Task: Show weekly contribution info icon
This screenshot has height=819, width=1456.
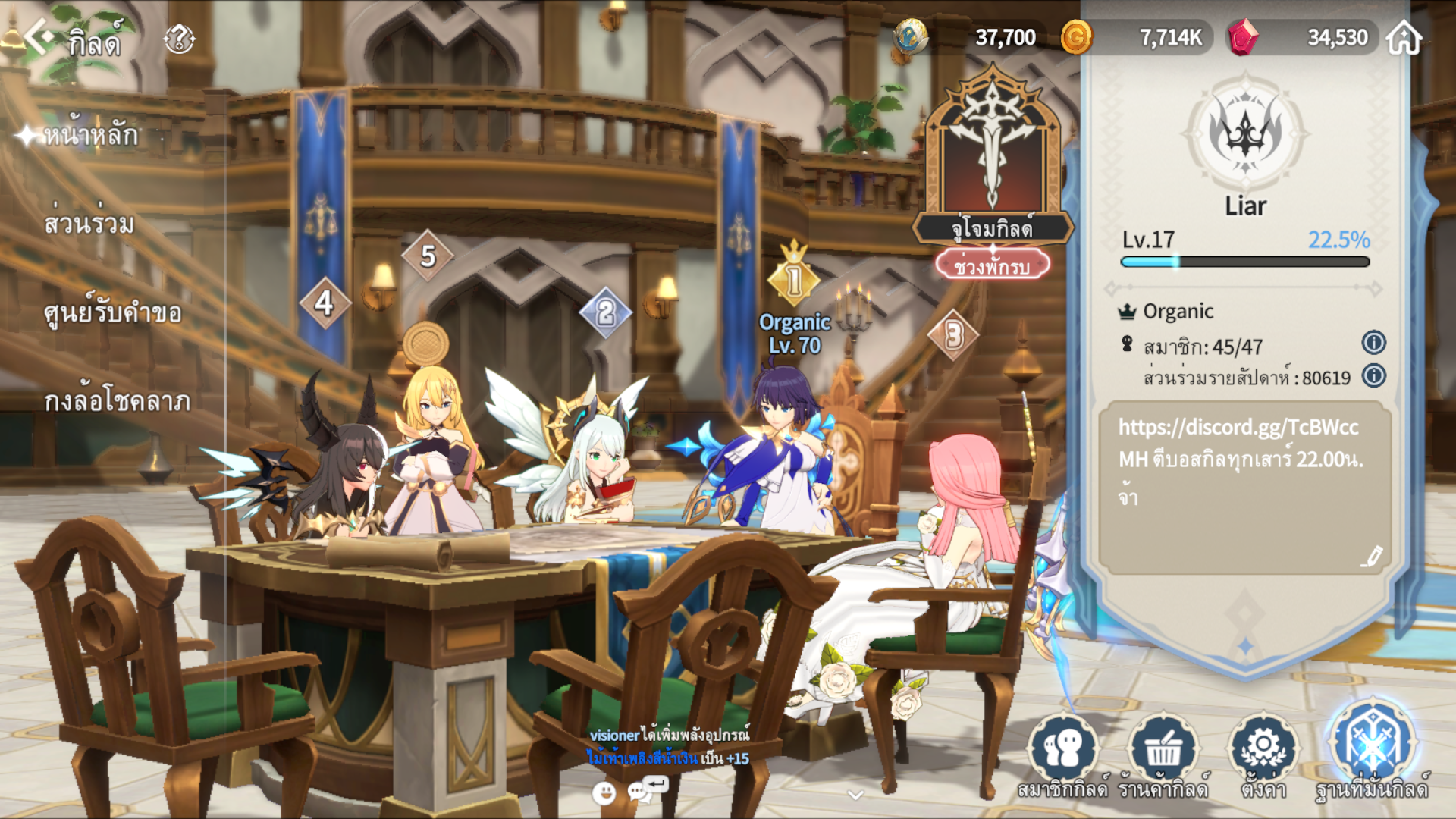Action: 1373,376
